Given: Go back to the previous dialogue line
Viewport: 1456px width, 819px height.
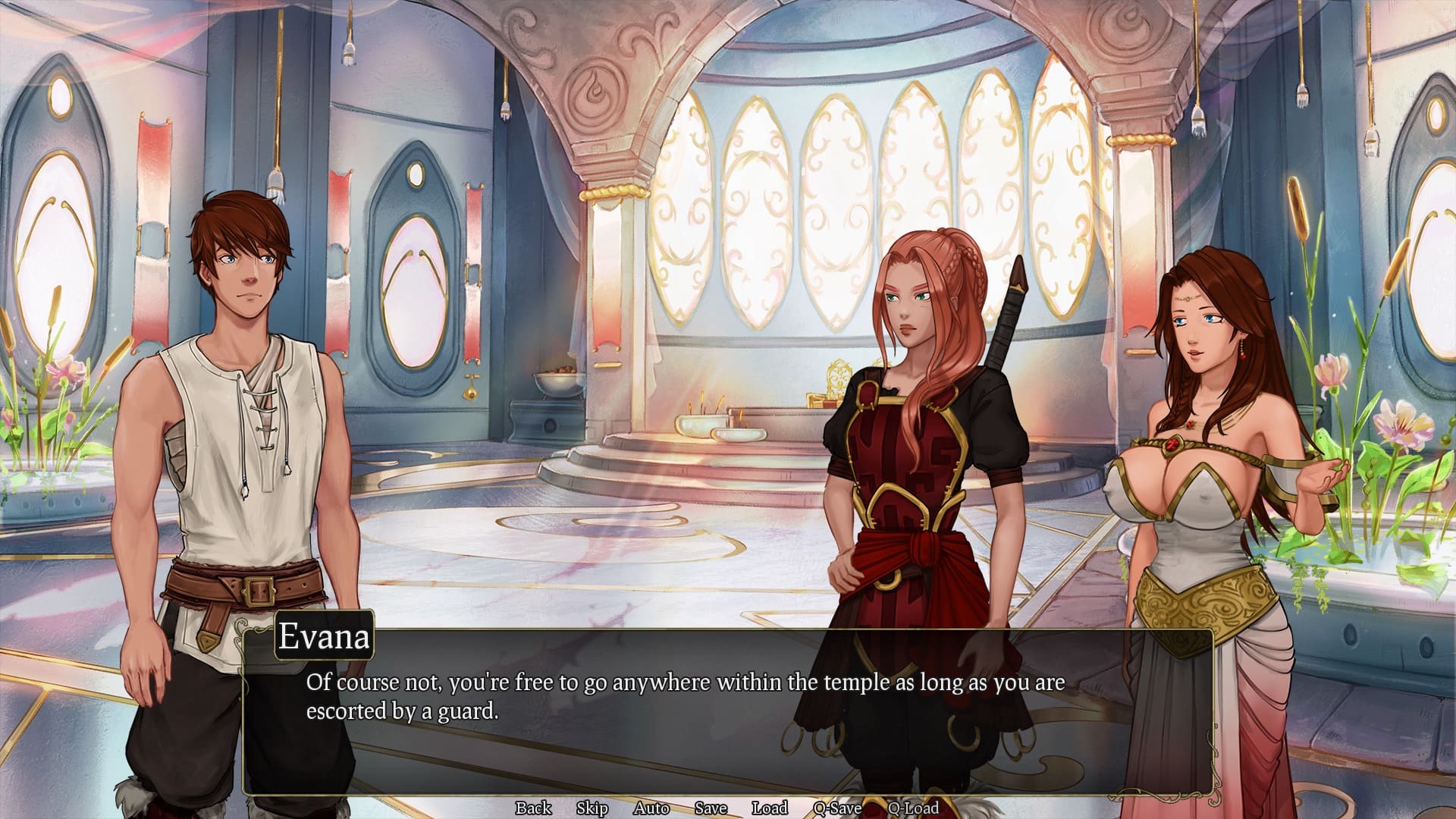Looking at the screenshot, I should click(x=533, y=808).
